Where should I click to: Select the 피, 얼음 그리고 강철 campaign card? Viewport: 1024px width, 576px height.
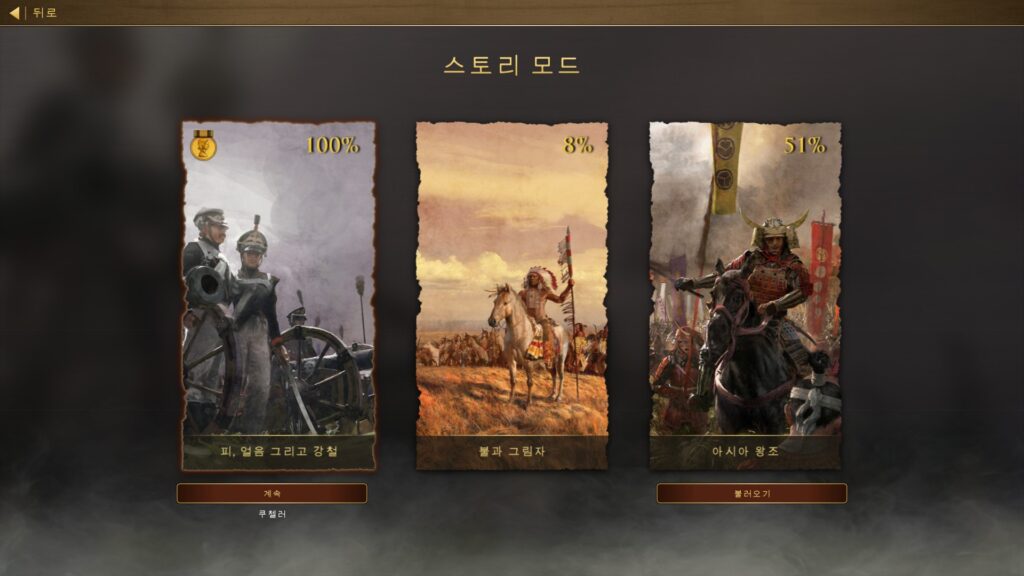point(279,295)
